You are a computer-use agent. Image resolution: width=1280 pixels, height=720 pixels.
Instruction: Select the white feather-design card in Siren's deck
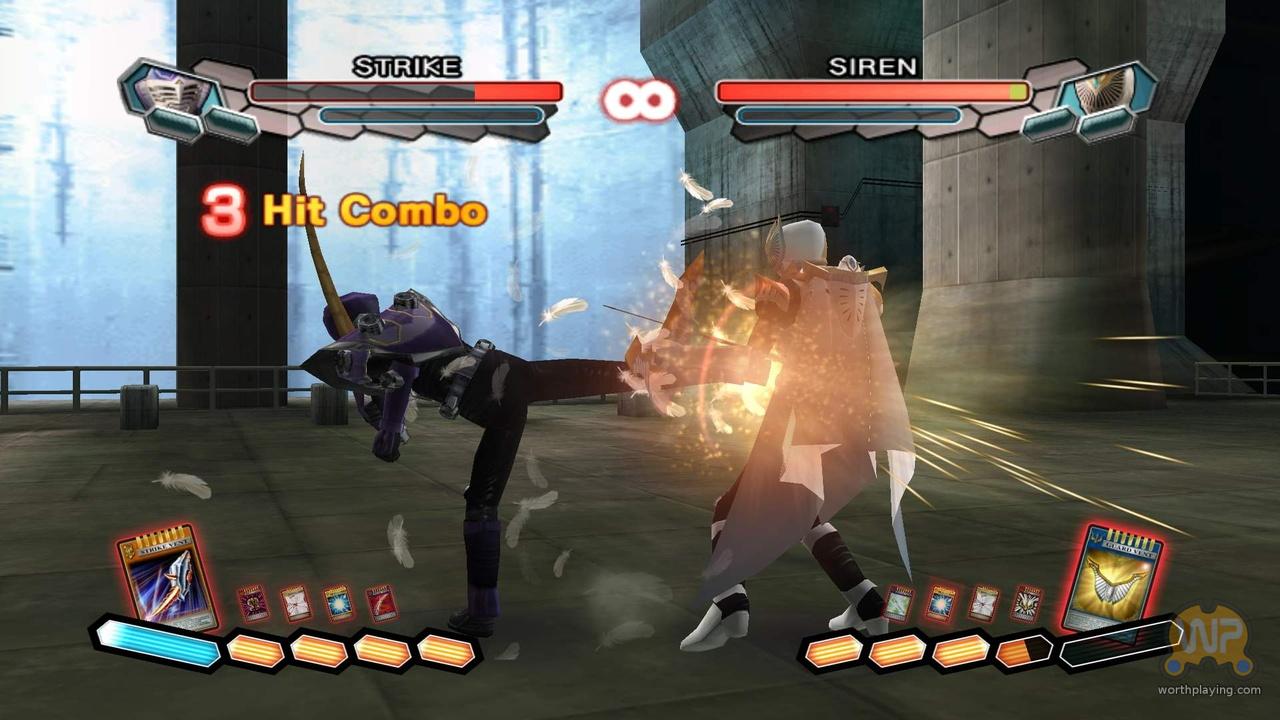[x=982, y=601]
